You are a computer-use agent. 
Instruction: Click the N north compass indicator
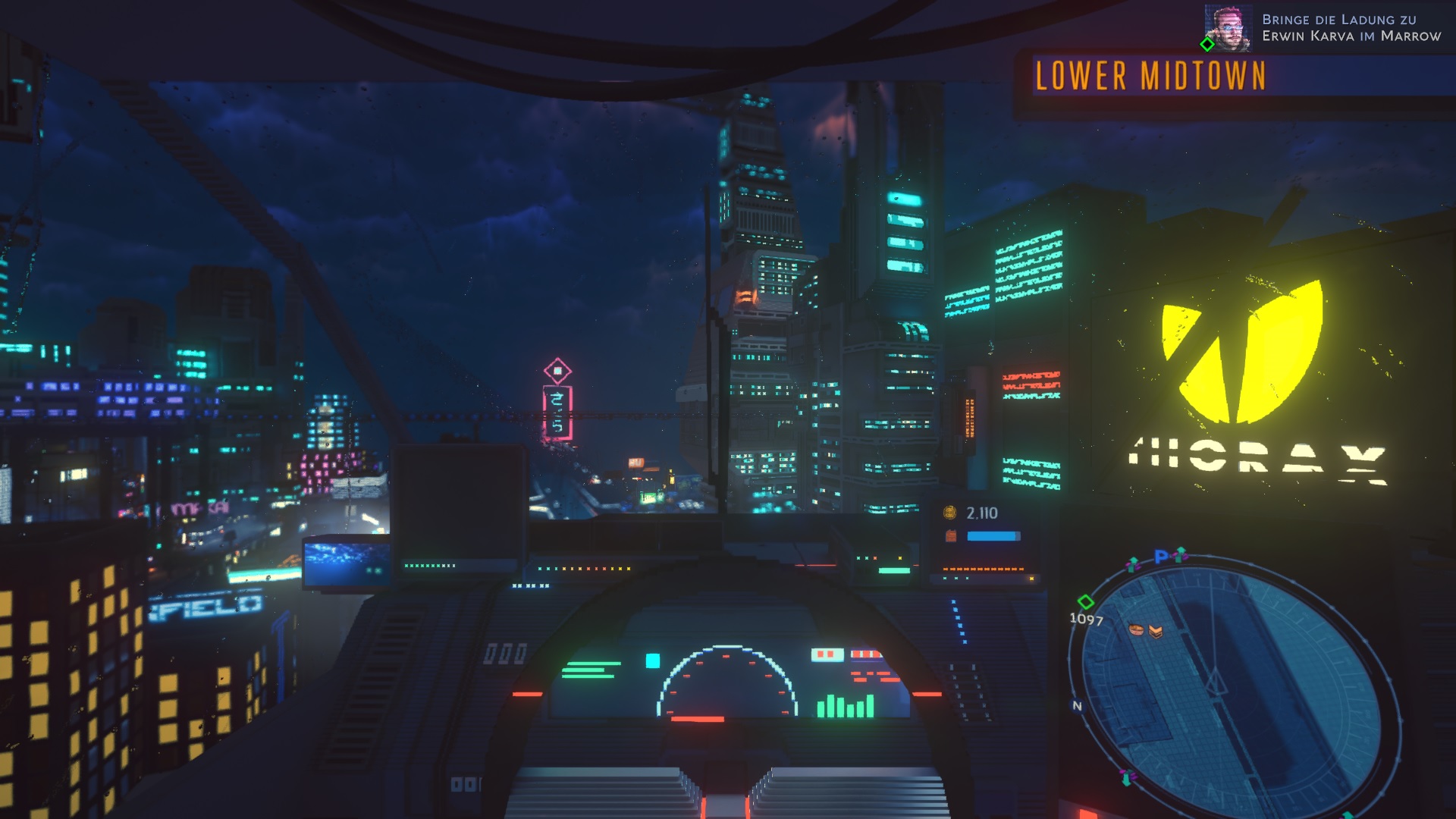point(1077,706)
